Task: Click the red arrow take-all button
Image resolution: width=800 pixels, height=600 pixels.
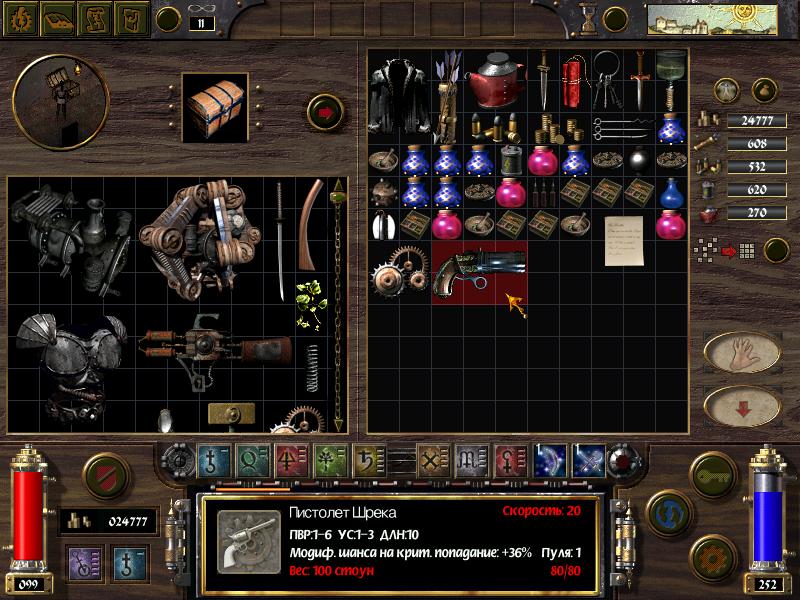Action: point(325,110)
